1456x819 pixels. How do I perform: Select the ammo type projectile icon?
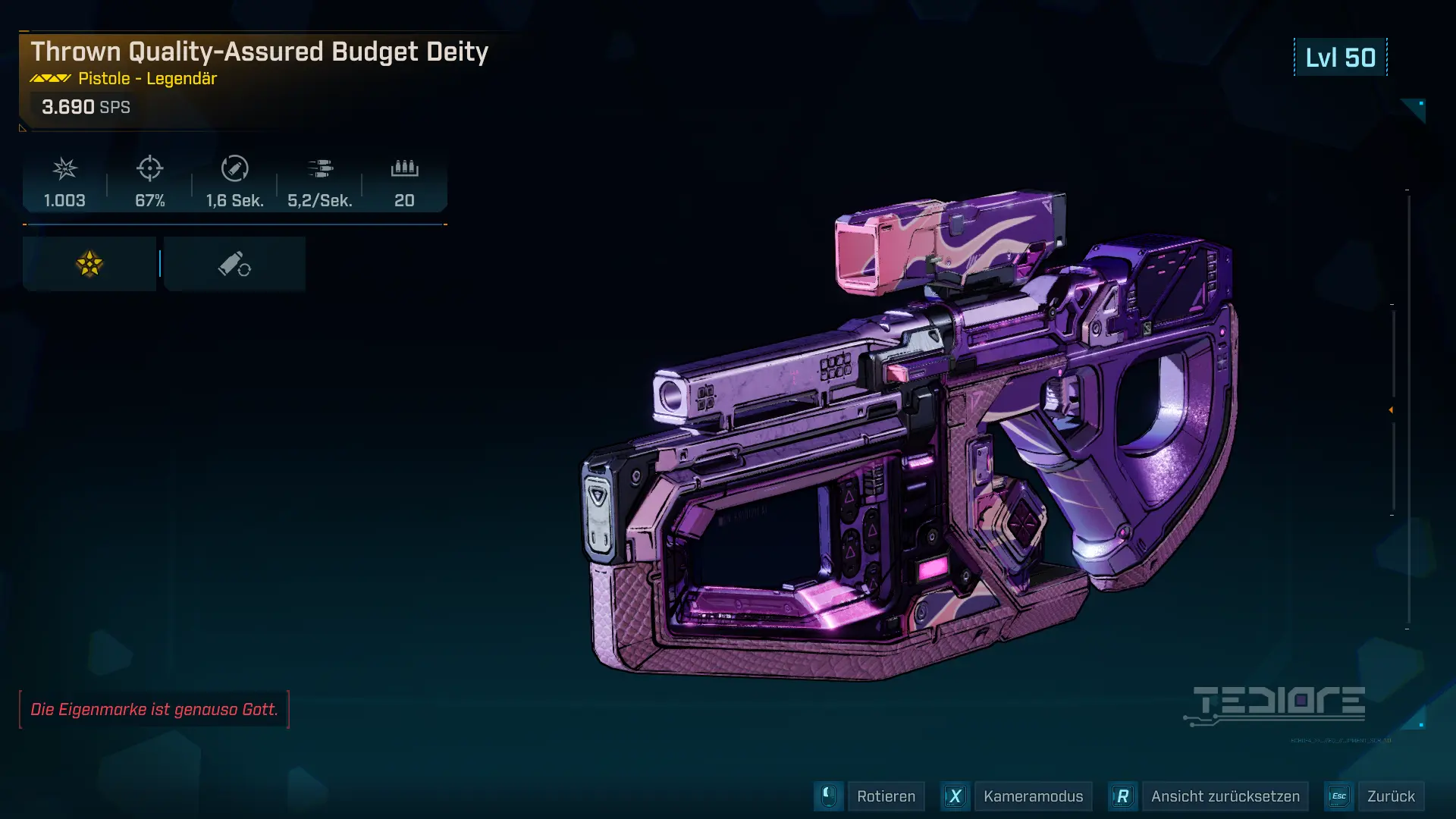[x=235, y=263]
